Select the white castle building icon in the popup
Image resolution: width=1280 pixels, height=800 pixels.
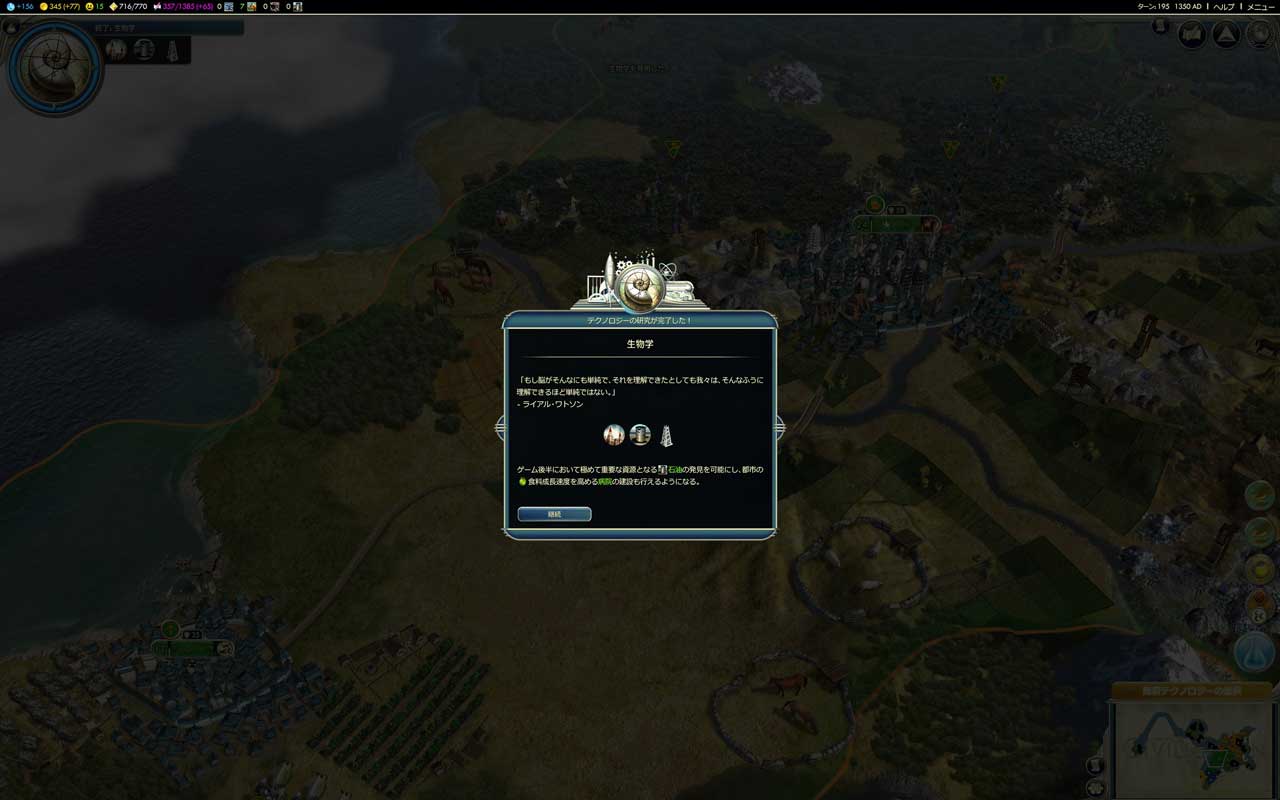(x=614, y=435)
